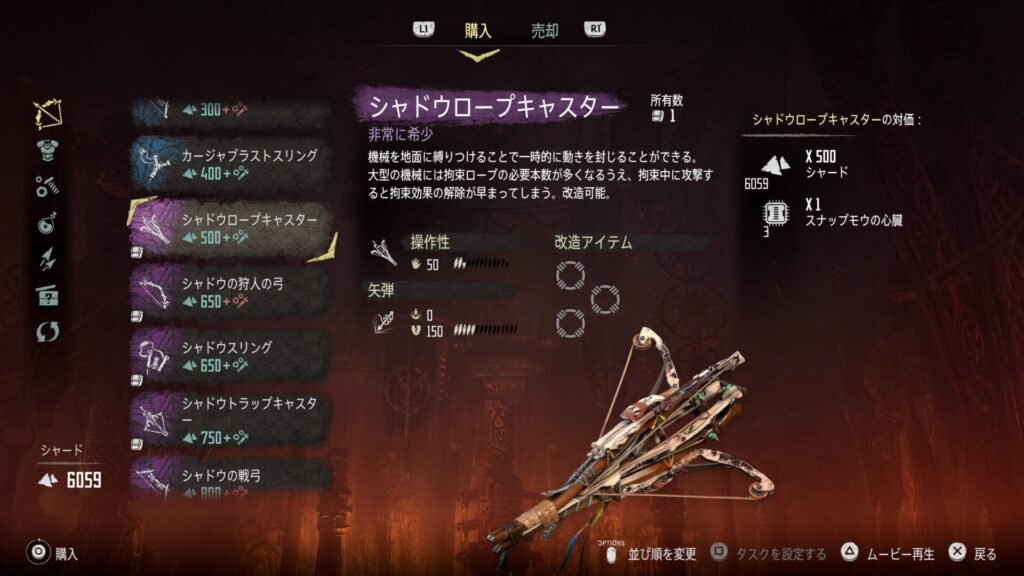
Task: Change sort order with 並び順を変更
Action: point(650,553)
